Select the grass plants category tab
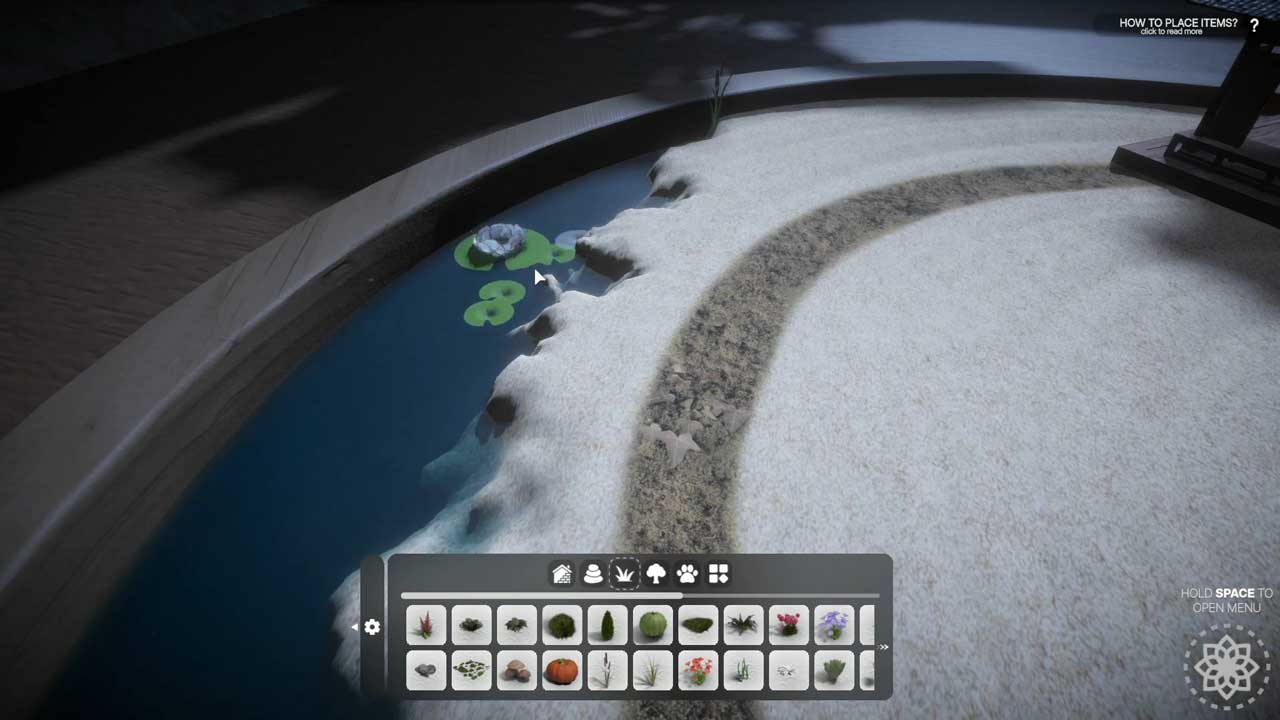 624,574
